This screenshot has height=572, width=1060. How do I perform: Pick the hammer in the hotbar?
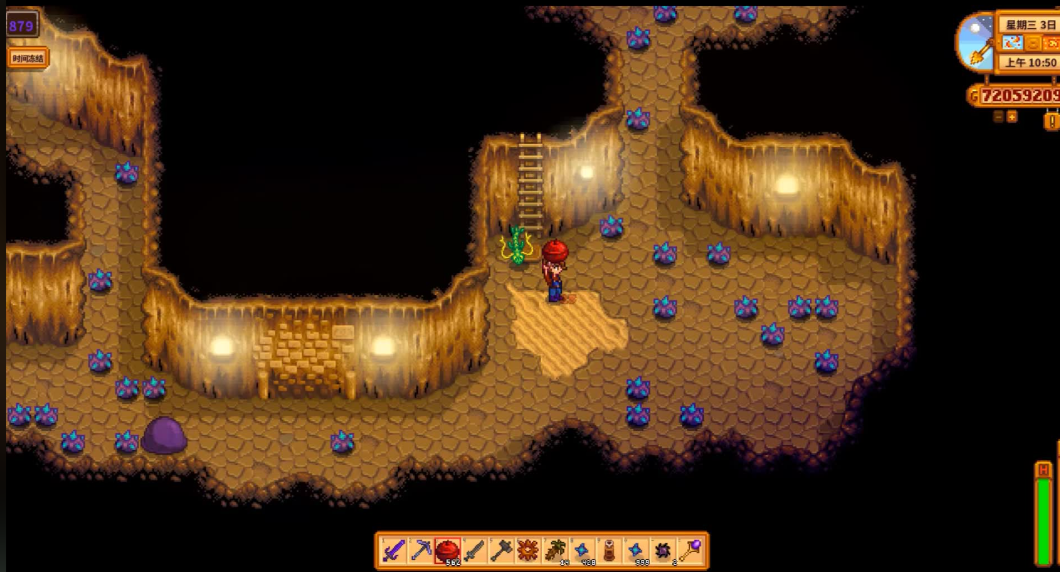(502, 551)
